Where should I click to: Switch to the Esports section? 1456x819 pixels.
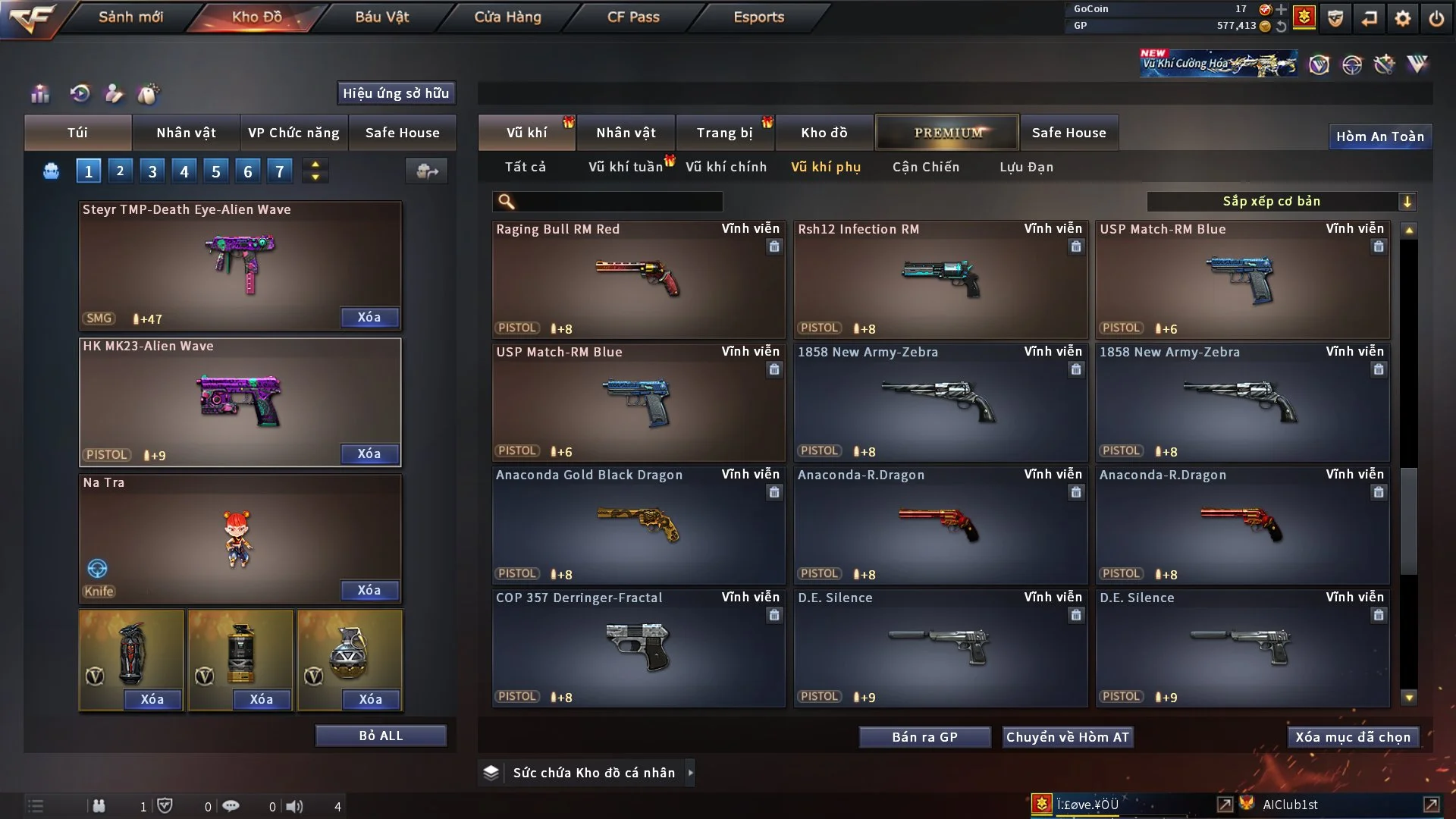coord(758,17)
